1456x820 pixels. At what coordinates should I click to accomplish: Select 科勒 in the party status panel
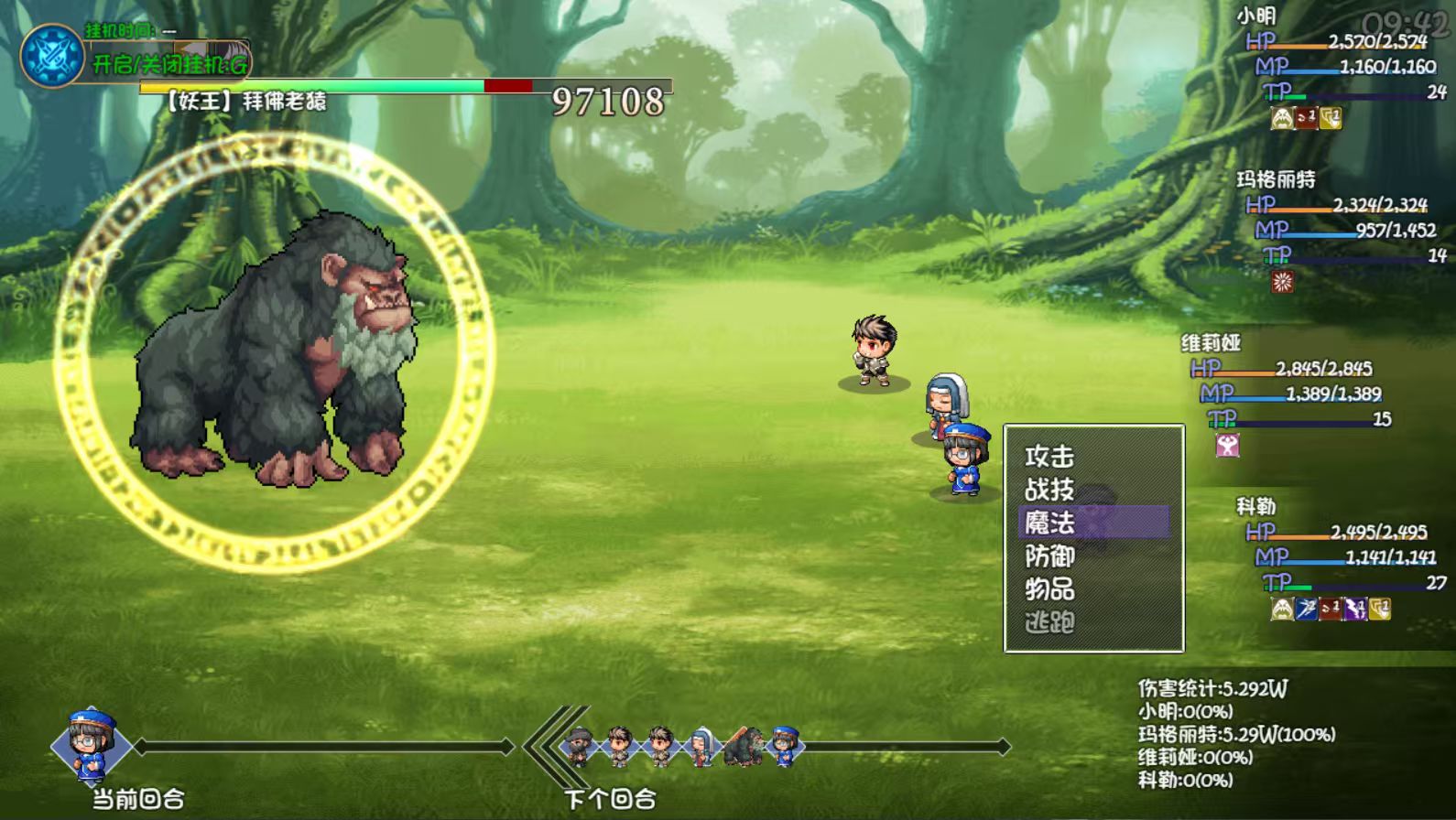point(1255,507)
